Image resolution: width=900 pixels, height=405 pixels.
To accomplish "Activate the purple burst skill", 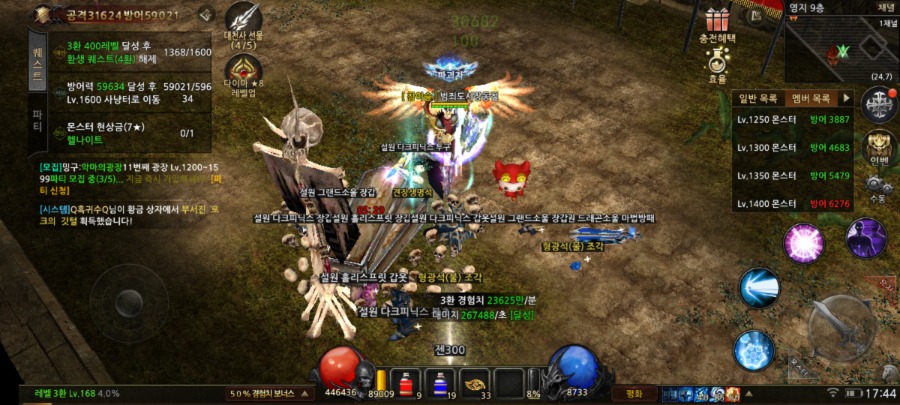I will click(802, 243).
